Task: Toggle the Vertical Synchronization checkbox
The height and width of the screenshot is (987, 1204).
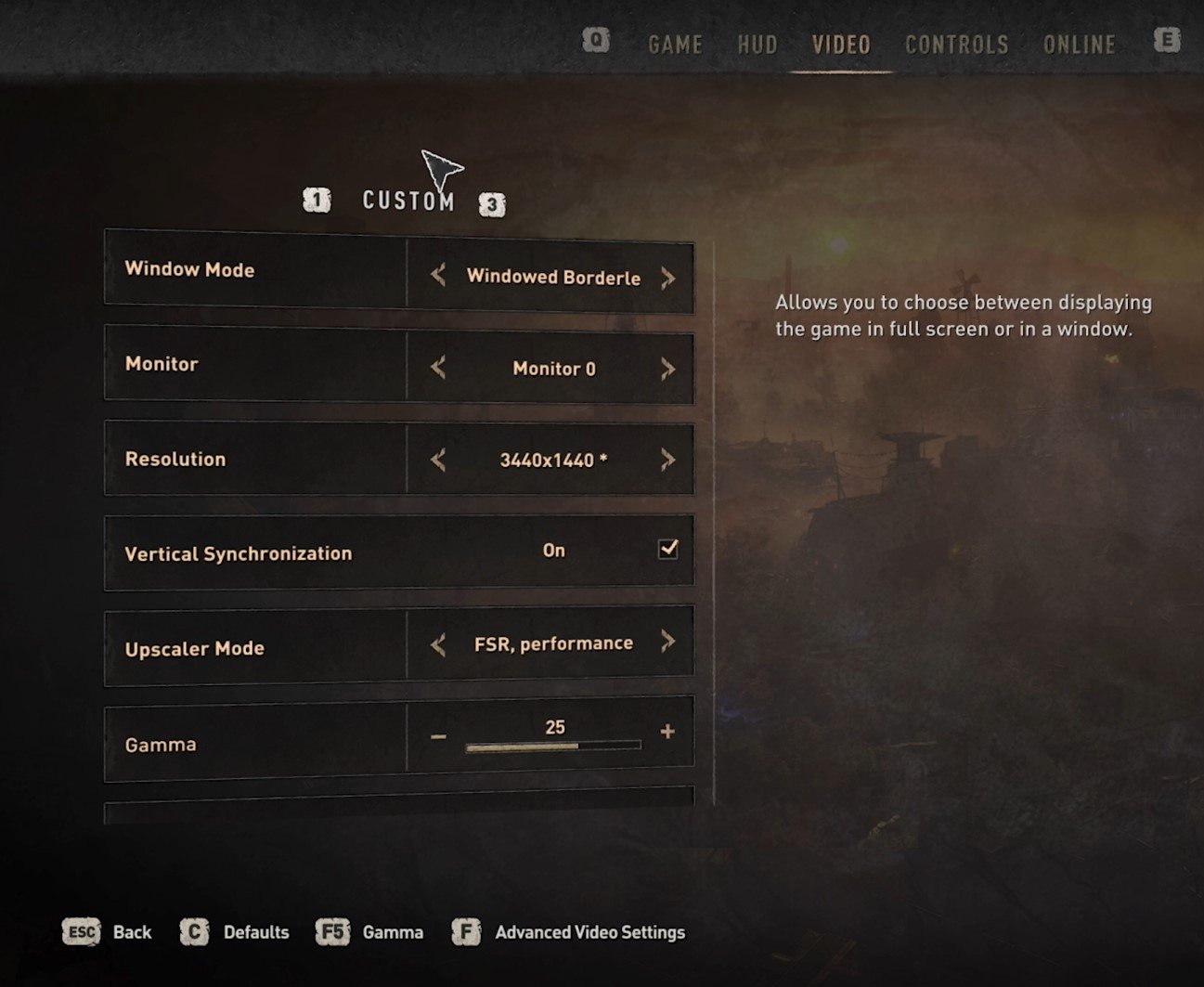Action: (668, 549)
